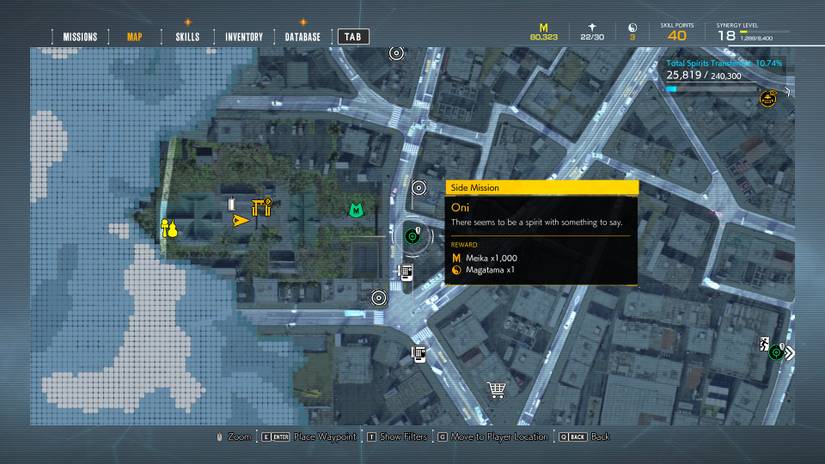
Task: Select the yellow gourd figure marker
Action: 169,229
